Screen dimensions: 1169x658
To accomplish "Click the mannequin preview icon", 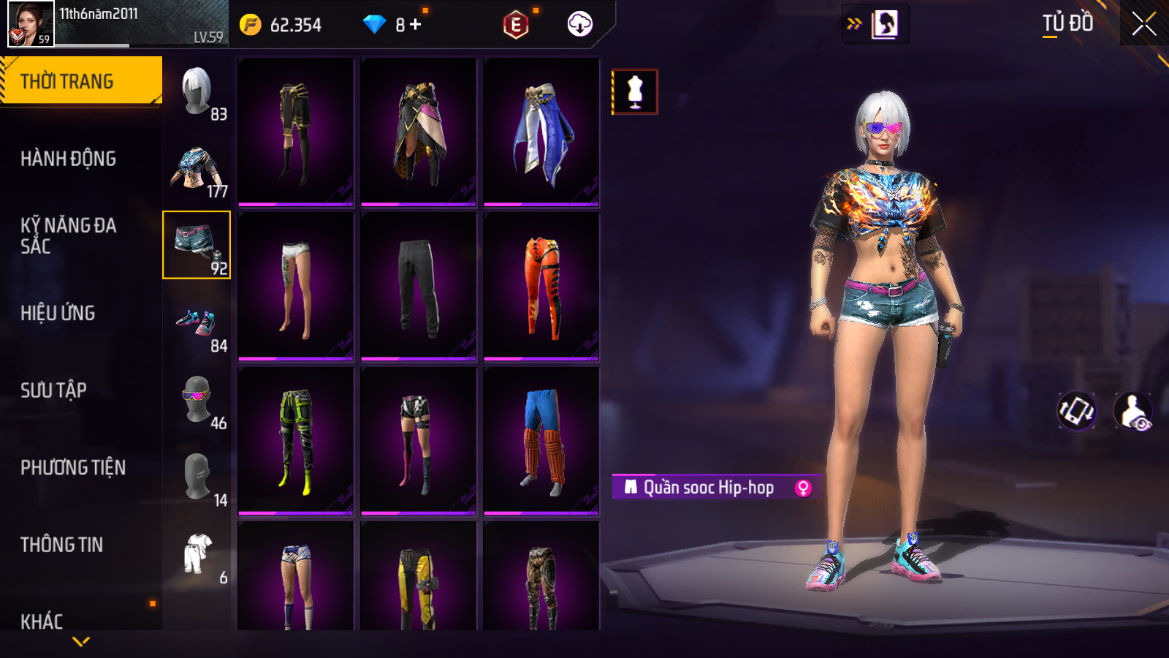I will [635, 92].
